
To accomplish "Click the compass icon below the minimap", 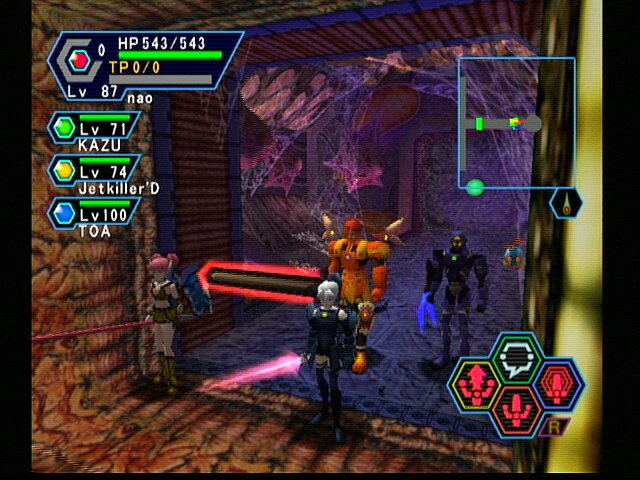I will pos(566,203).
